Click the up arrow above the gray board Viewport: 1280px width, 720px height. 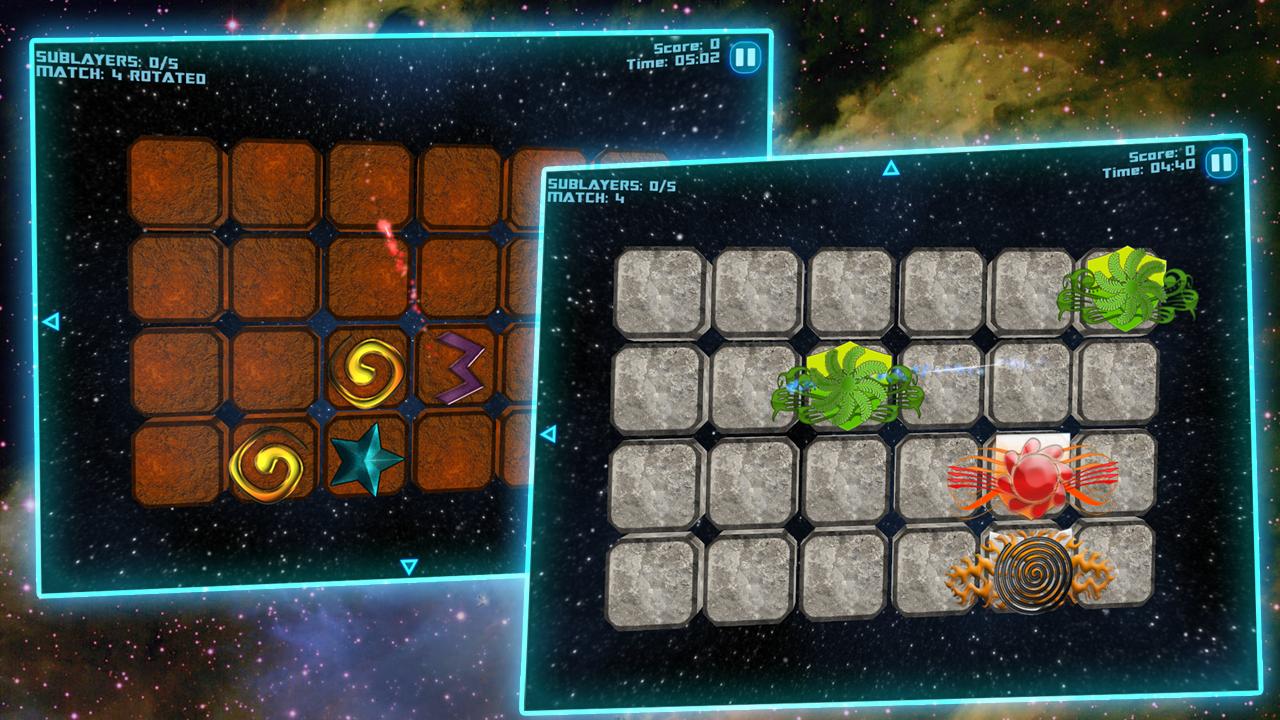click(x=891, y=168)
